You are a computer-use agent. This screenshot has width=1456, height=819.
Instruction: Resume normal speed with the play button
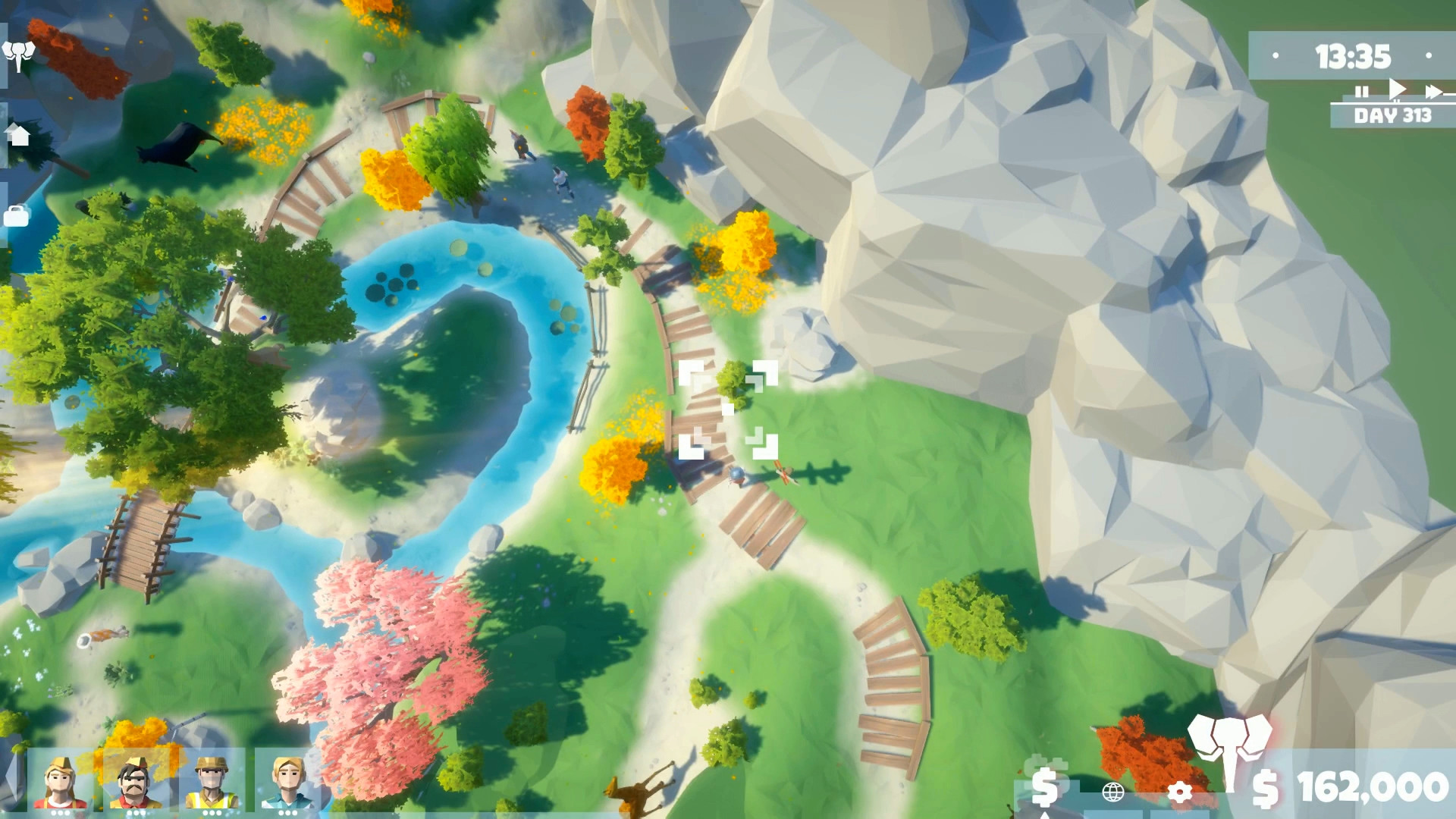1397,89
